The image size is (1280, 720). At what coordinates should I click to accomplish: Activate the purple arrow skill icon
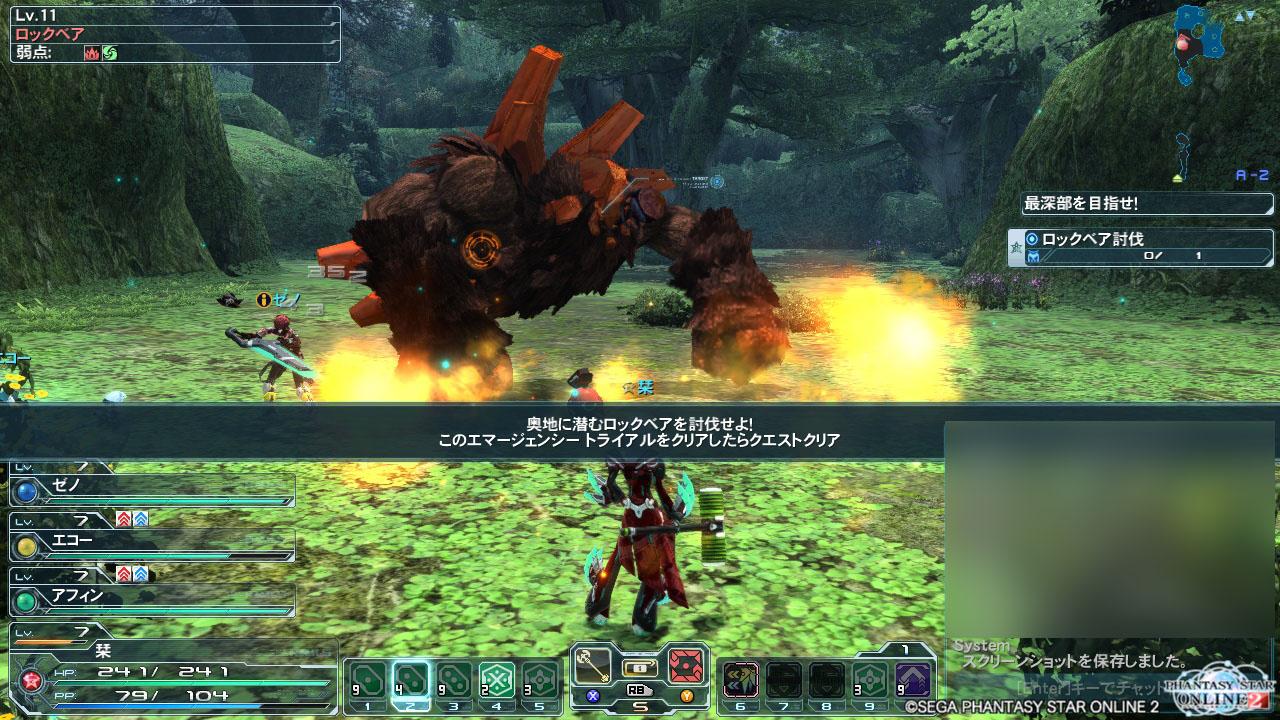coord(913,680)
